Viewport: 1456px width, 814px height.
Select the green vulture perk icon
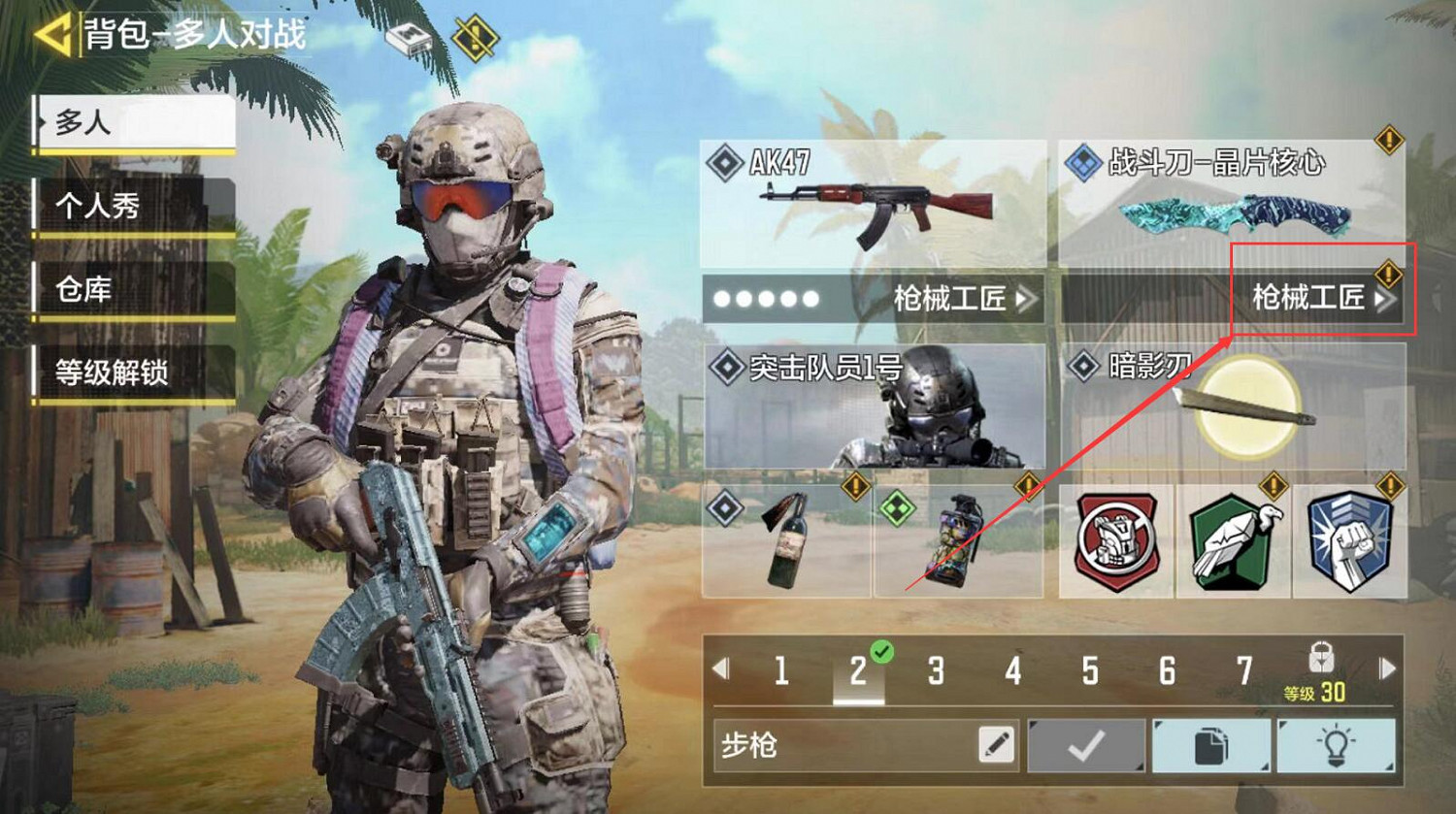pyautogui.click(x=1233, y=540)
